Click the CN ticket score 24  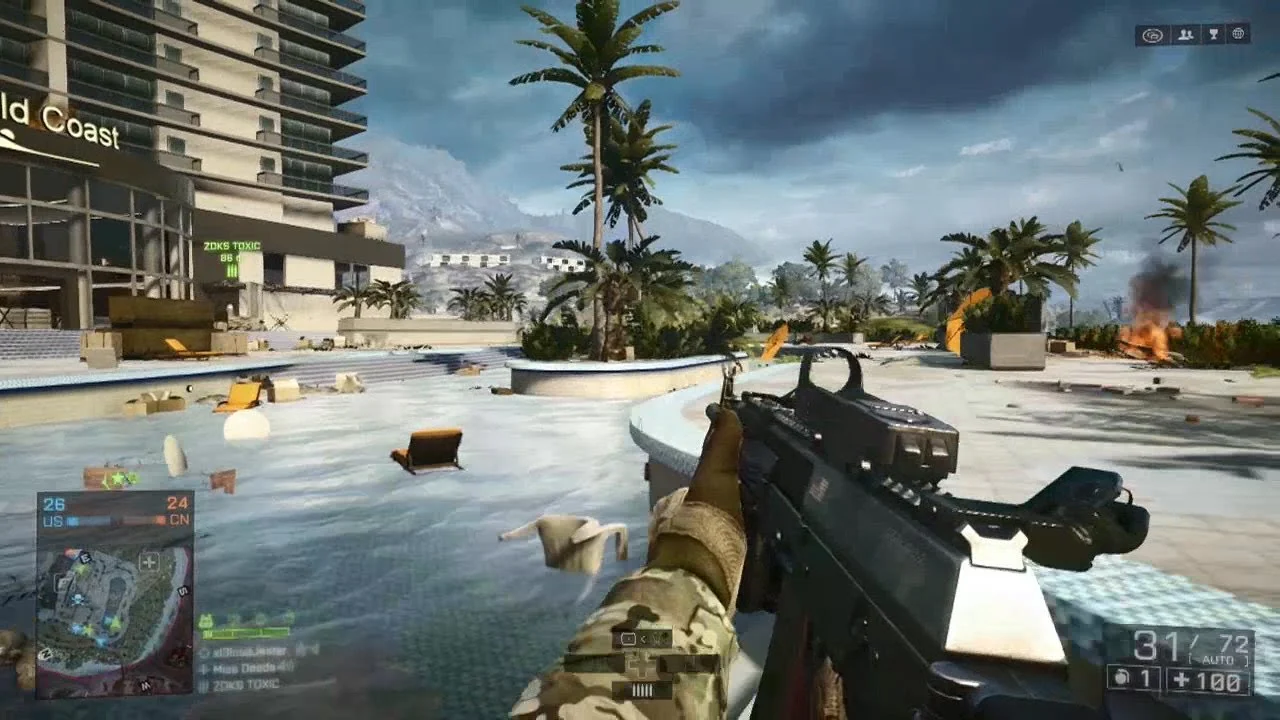[x=177, y=503]
